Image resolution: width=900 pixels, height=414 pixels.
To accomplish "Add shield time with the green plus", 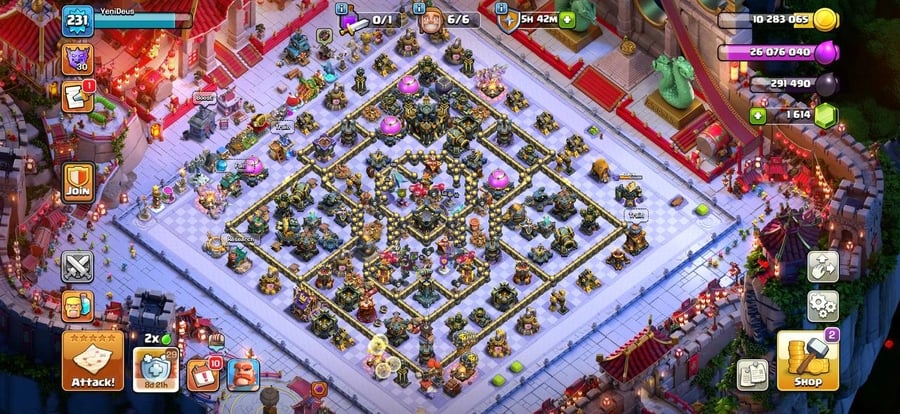I will [x=568, y=19].
